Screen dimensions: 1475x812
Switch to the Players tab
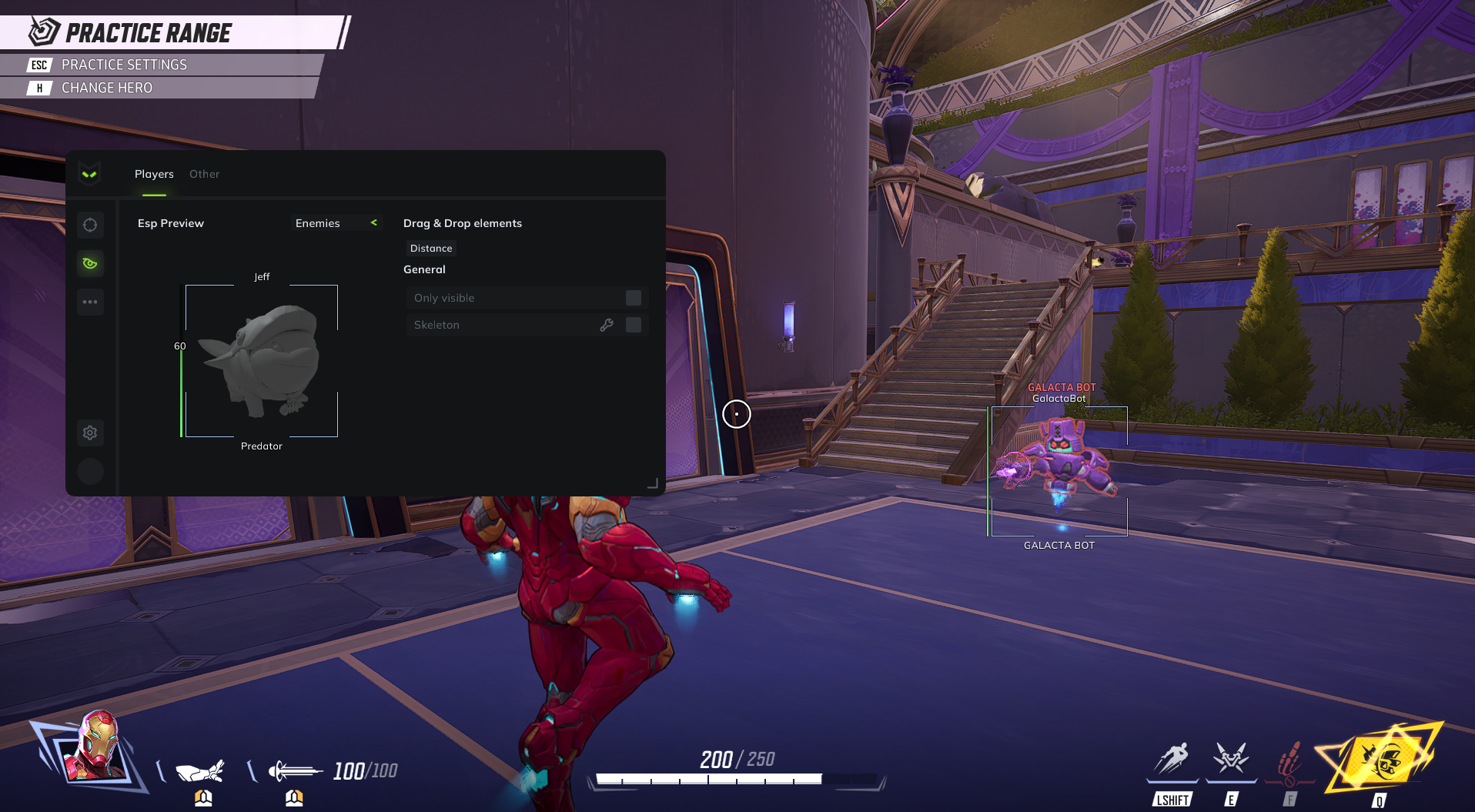click(x=154, y=174)
